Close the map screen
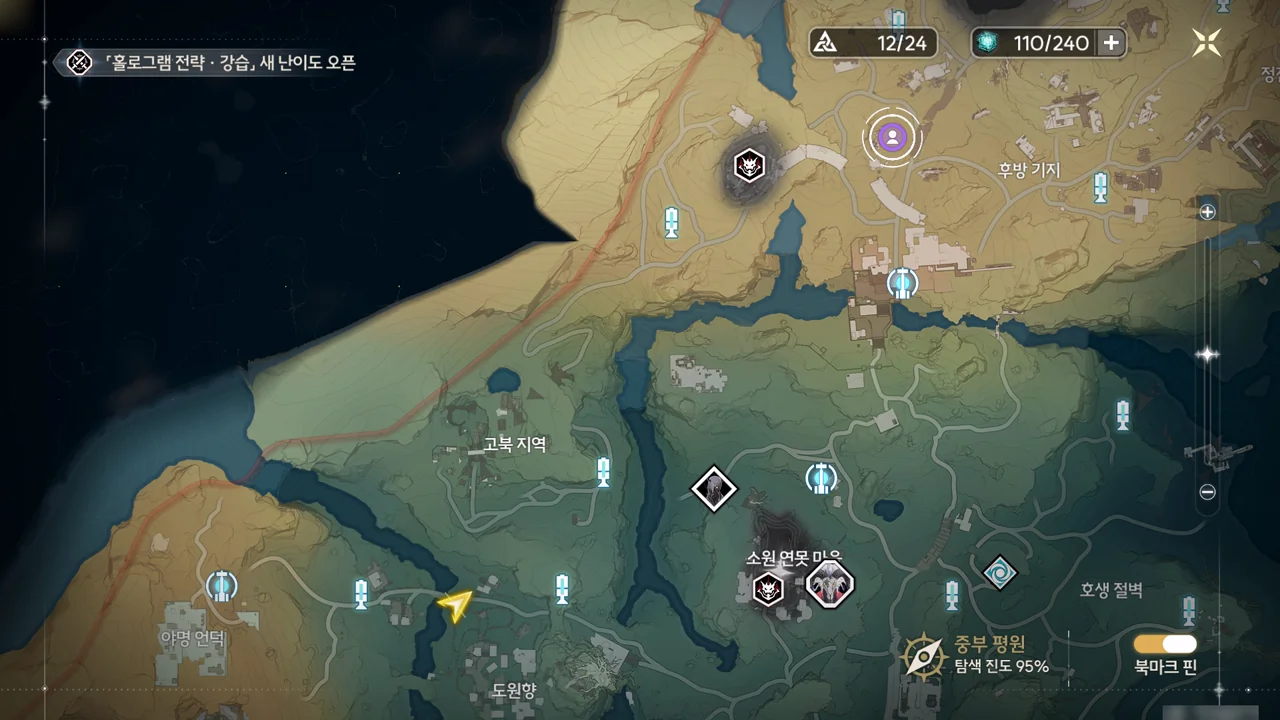Image resolution: width=1280 pixels, height=720 pixels. pyautogui.click(x=1207, y=42)
